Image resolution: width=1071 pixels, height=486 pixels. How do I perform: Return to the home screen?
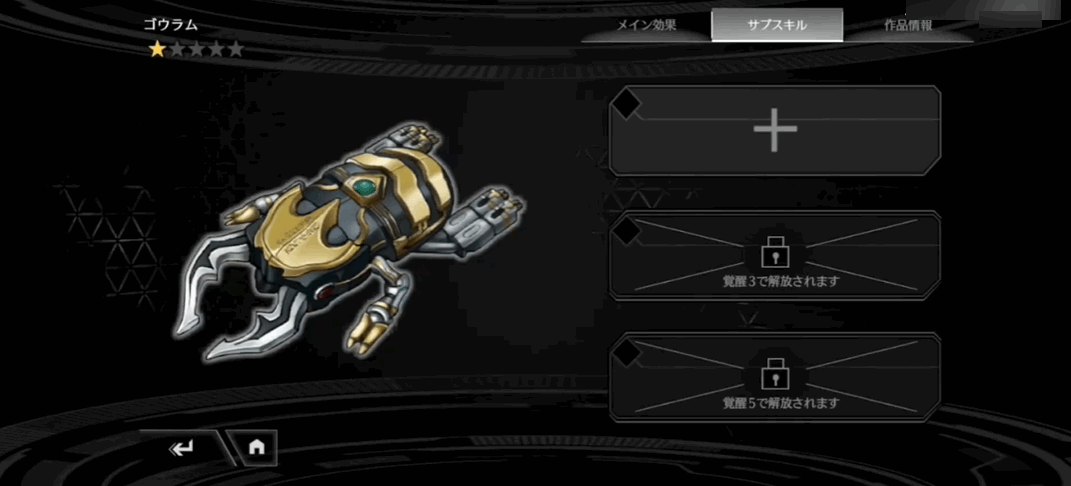click(x=256, y=448)
